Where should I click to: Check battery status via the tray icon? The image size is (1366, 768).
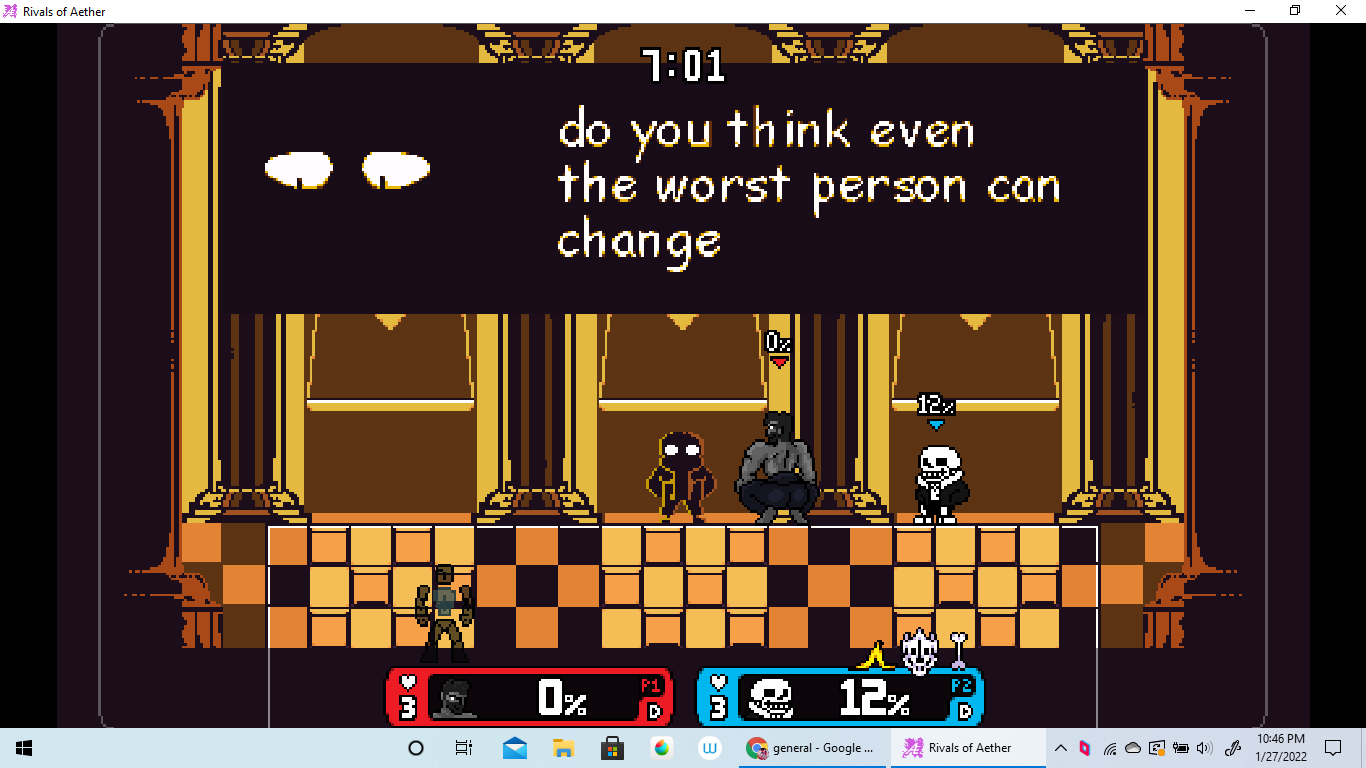[x=1182, y=747]
